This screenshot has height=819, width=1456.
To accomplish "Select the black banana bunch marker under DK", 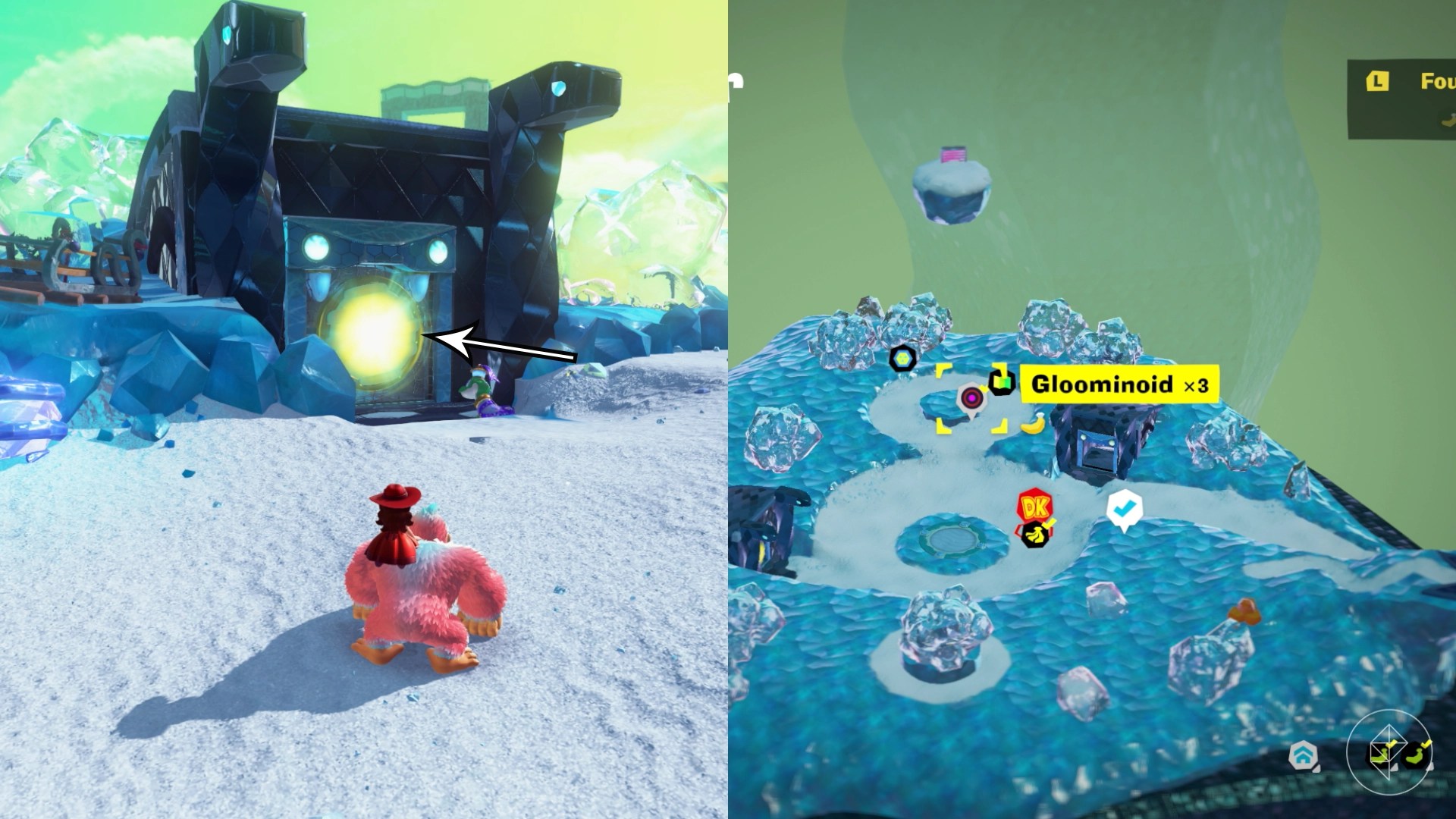I will (1034, 535).
